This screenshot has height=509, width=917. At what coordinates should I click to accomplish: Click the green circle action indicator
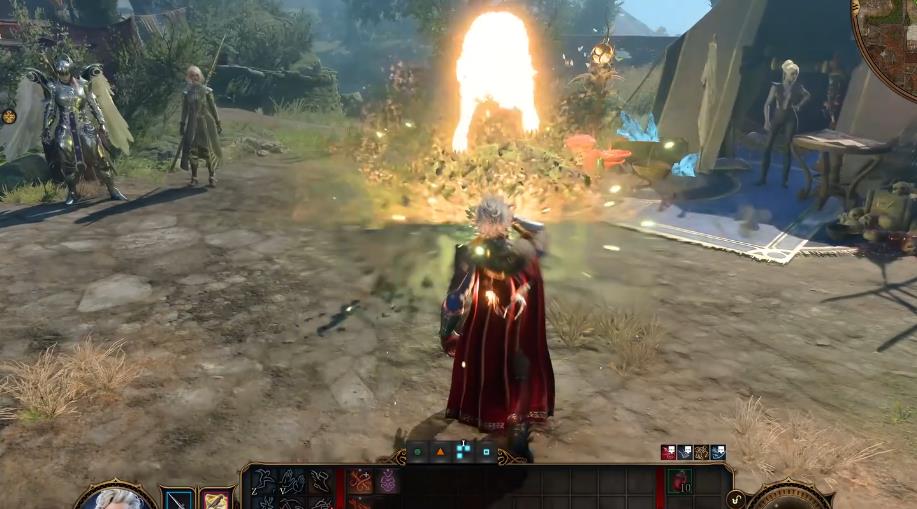pyautogui.click(x=418, y=452)
